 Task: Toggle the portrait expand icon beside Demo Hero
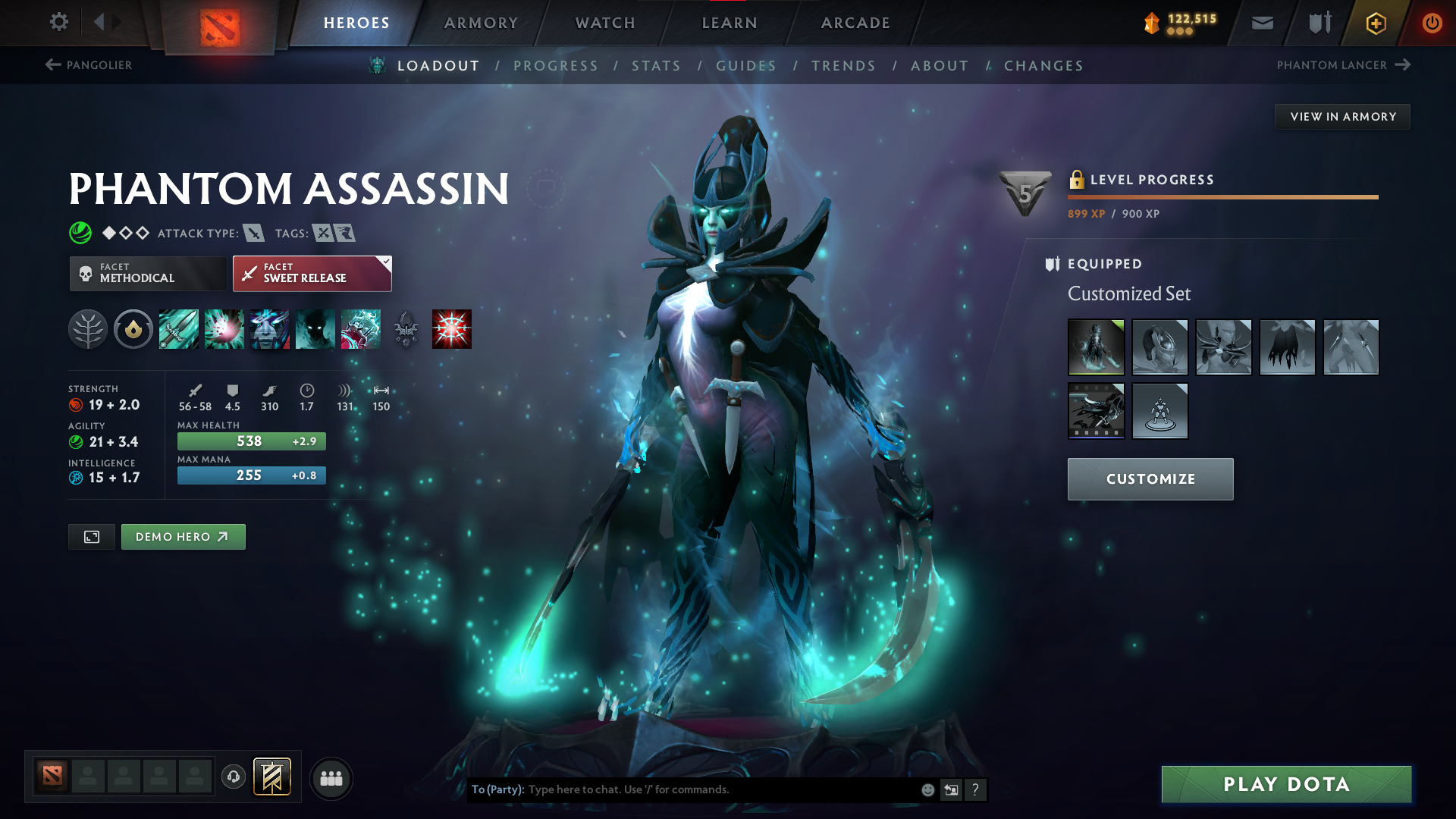[91, 536]
